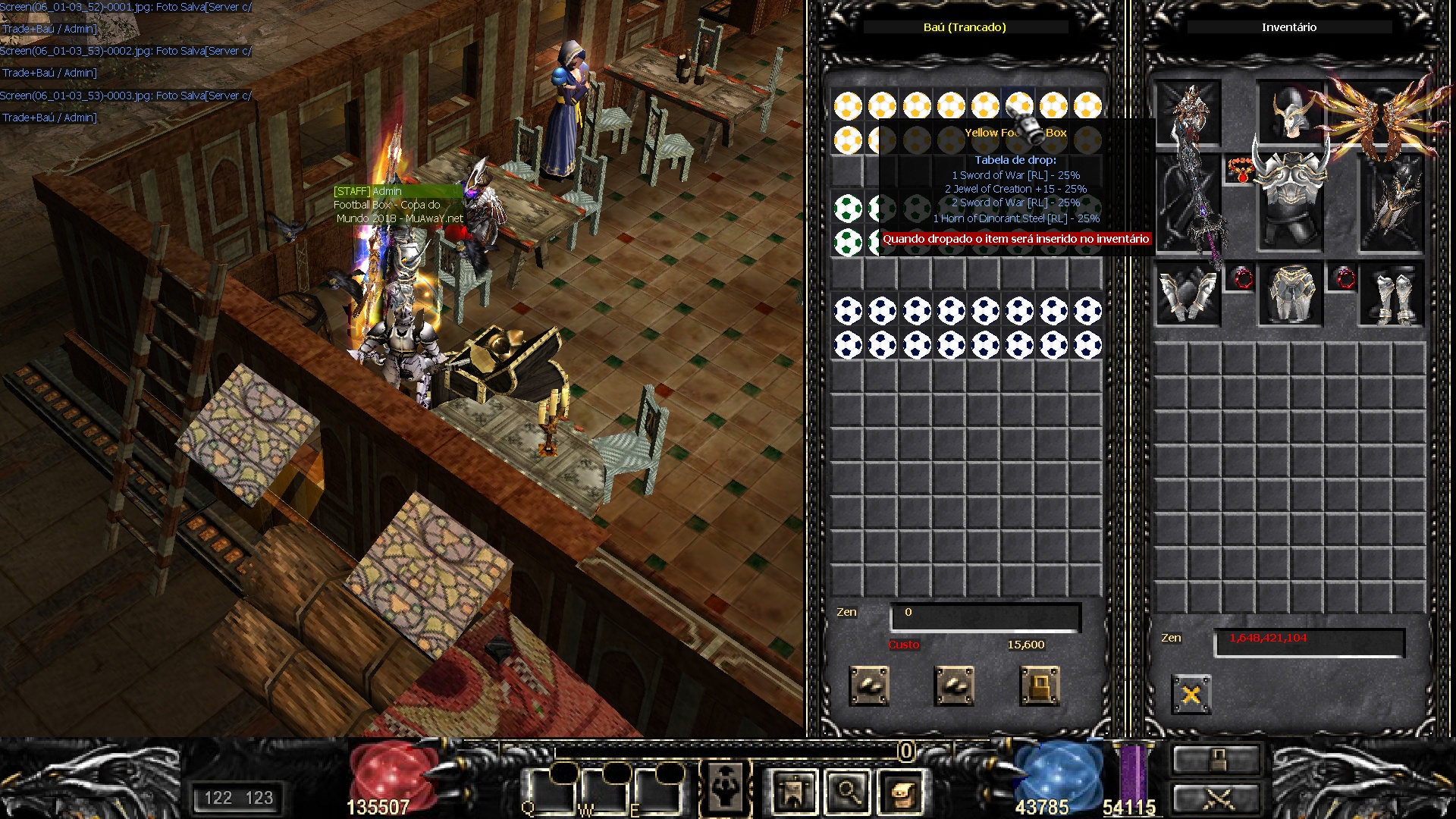Viewport: 1456px width, 819px height.
Task: Click the banner icon in bottom bar
Action: 793,793
